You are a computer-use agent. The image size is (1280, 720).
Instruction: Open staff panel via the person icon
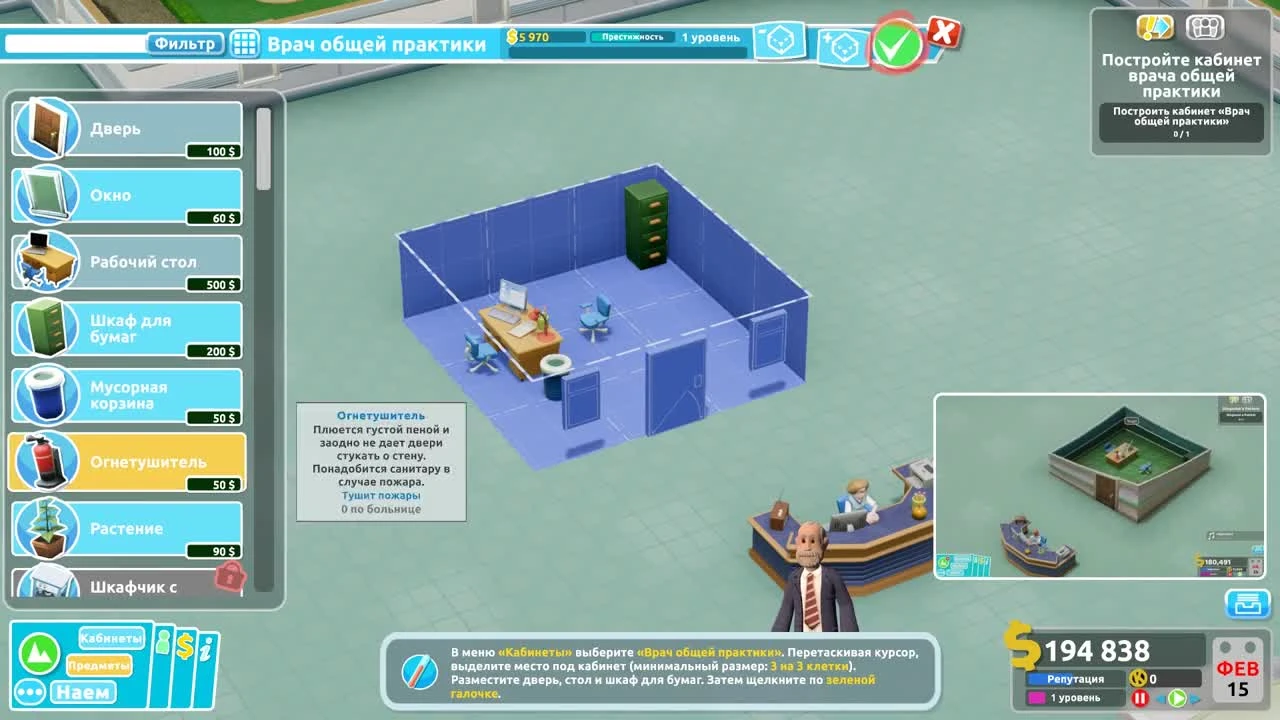coord(162,643)
